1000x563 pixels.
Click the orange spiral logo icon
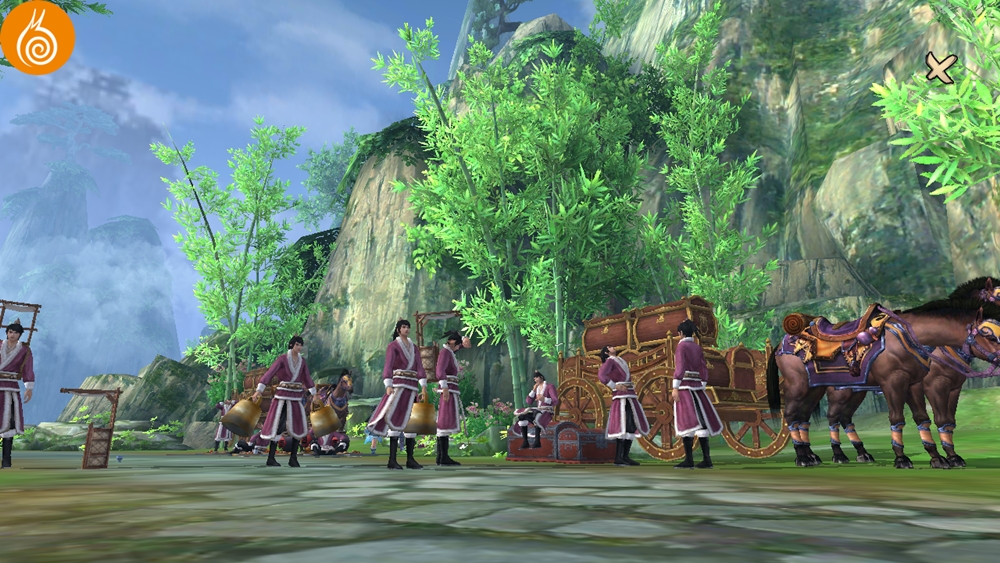[37, 38]
